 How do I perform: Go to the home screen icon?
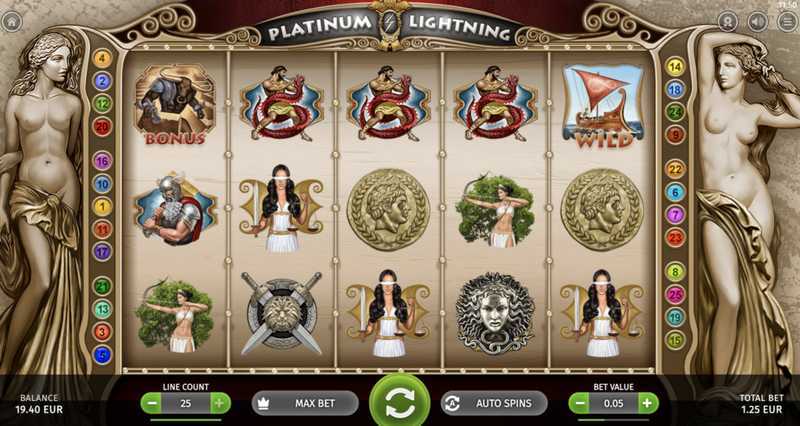point(12,21)
